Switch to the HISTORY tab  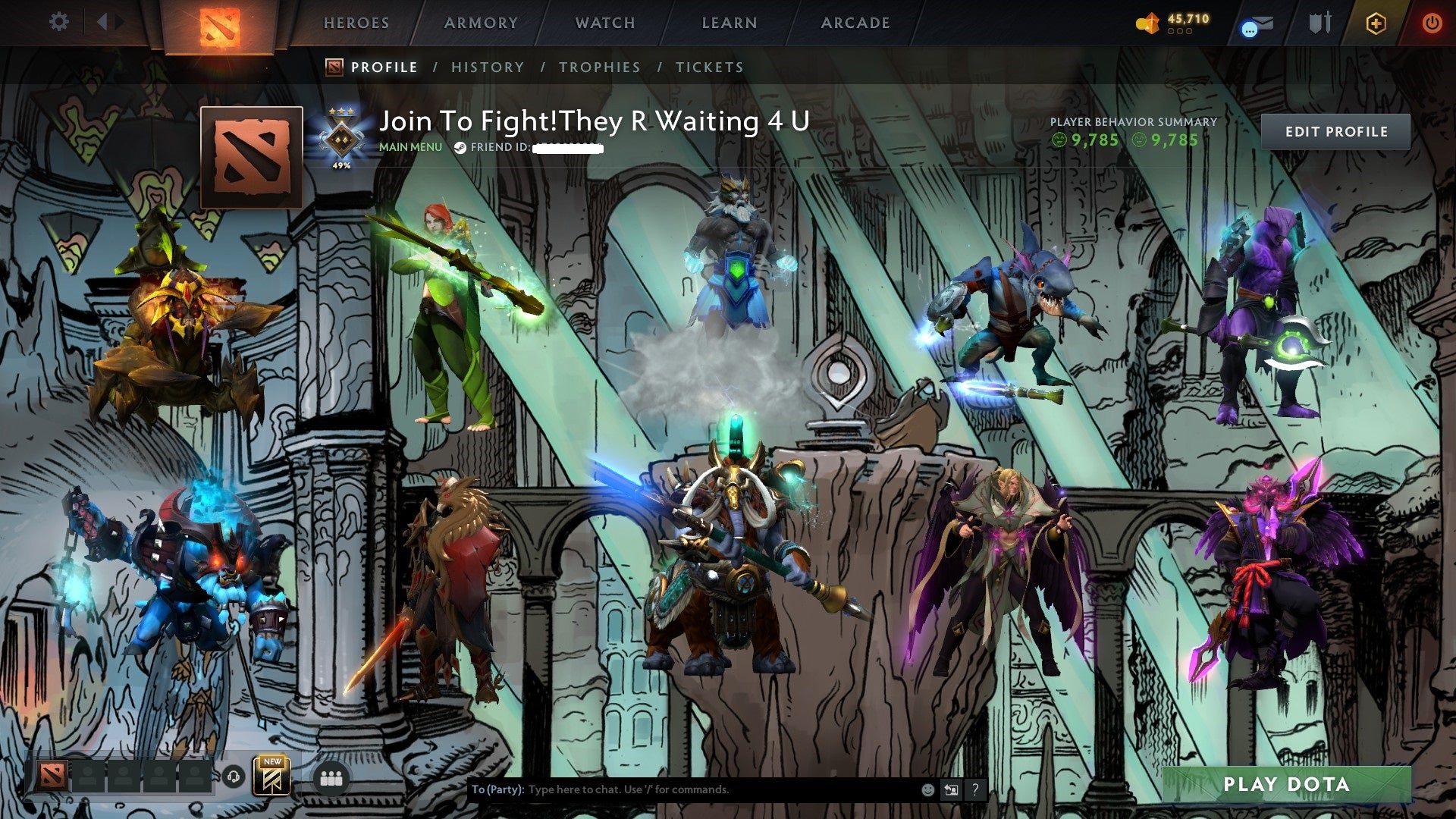pos(487,67)
